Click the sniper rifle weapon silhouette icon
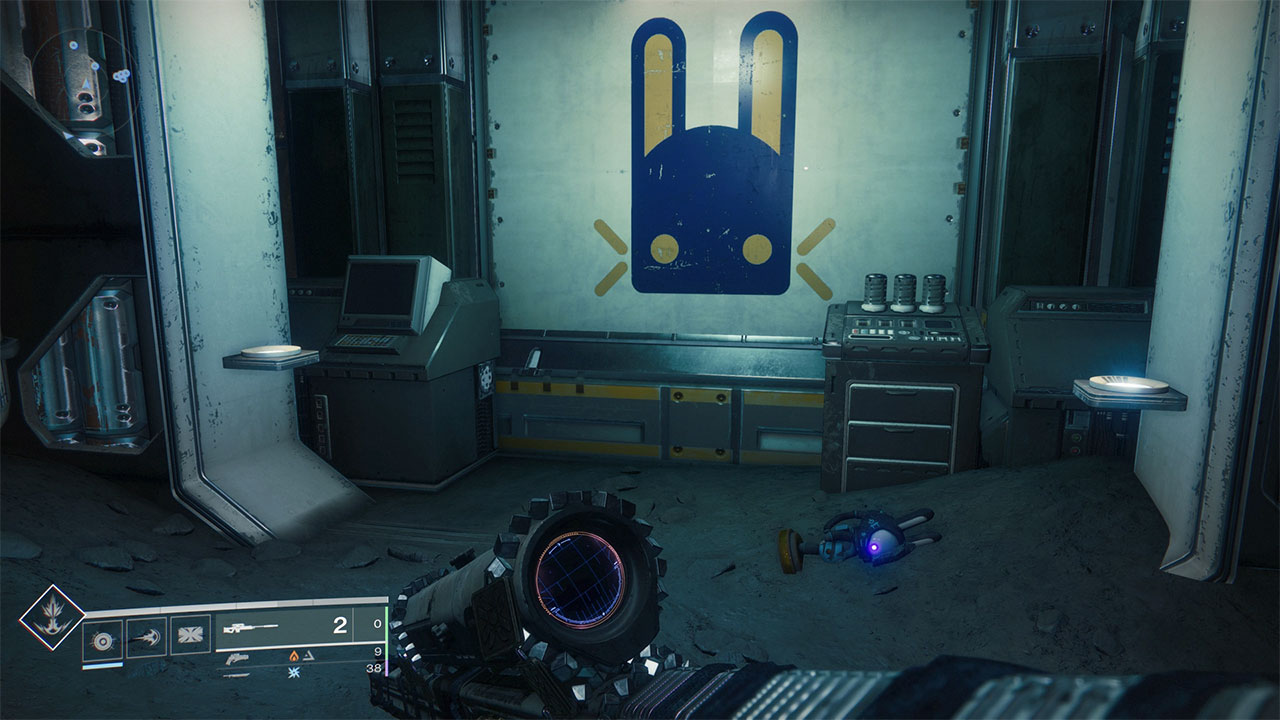Viewport: 1280px width, 720px height. 250,627
